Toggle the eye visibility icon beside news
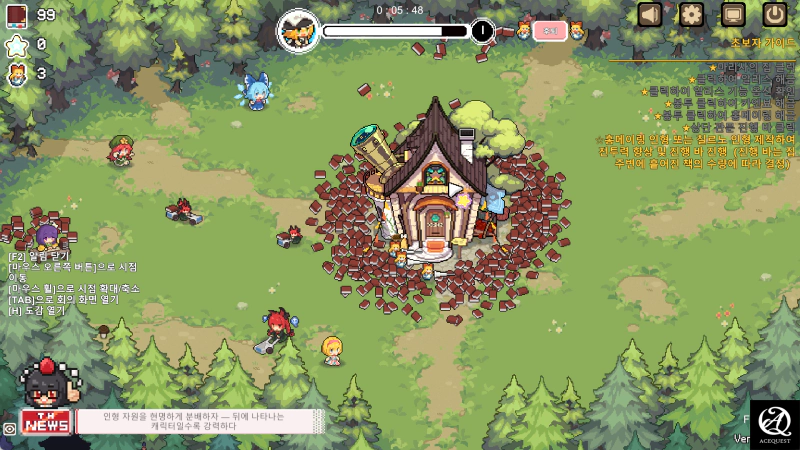The width and height of the screenshot is (800, 450). click(9, 428)
